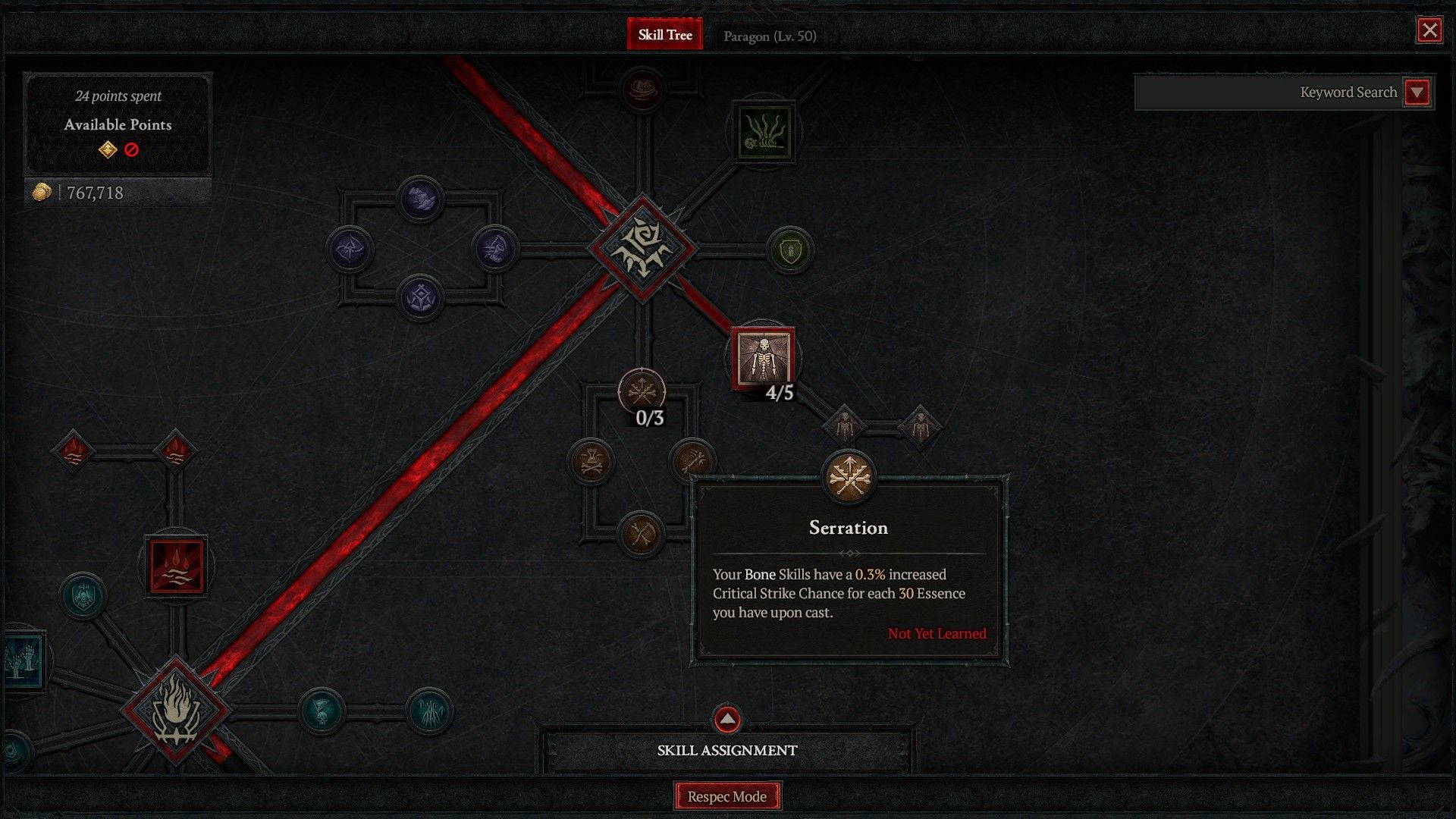
Task: Select the skeleton summon node showing 4/5
Action: [764, 356]
